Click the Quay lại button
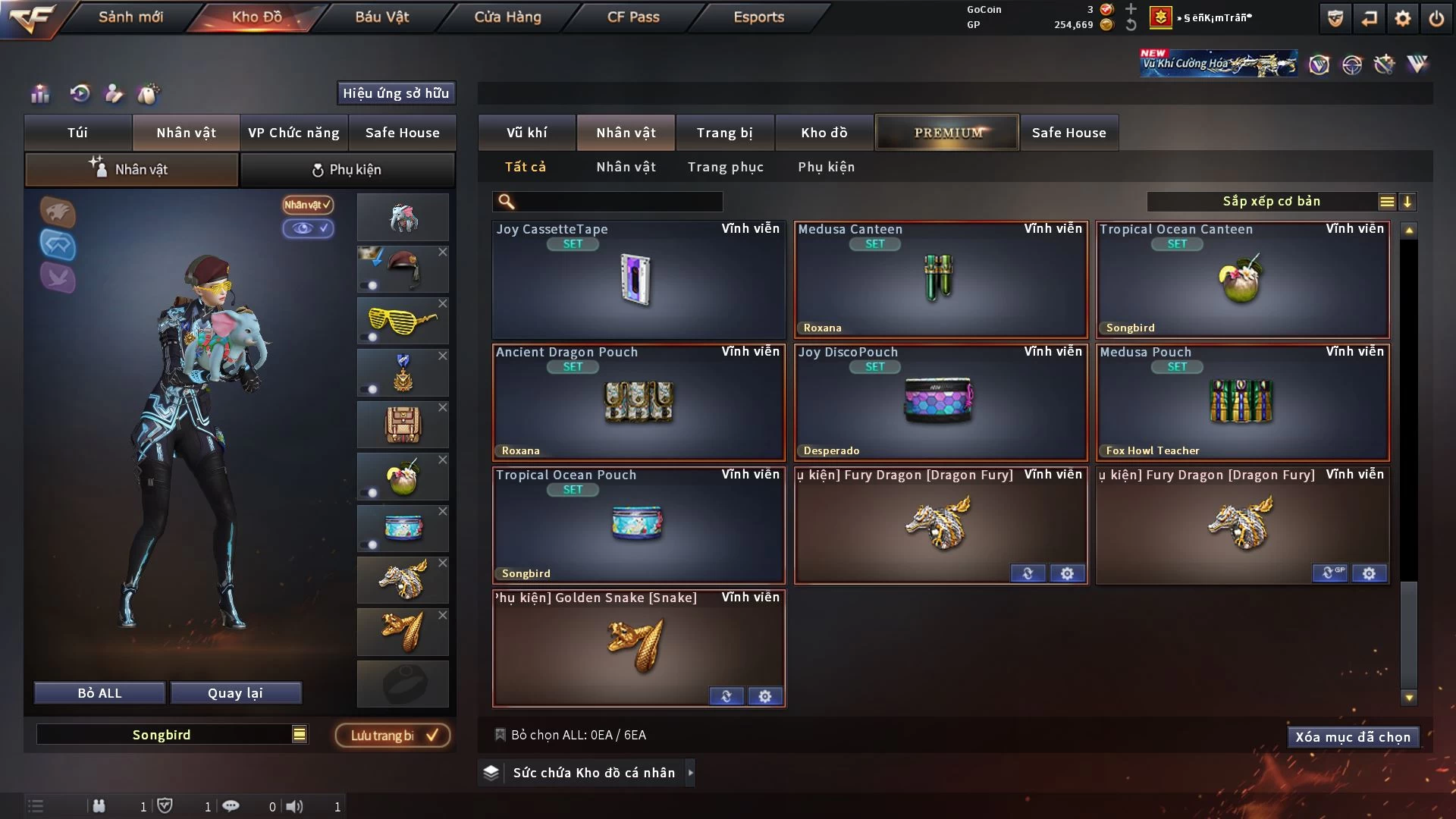 [x=235, y=693]
